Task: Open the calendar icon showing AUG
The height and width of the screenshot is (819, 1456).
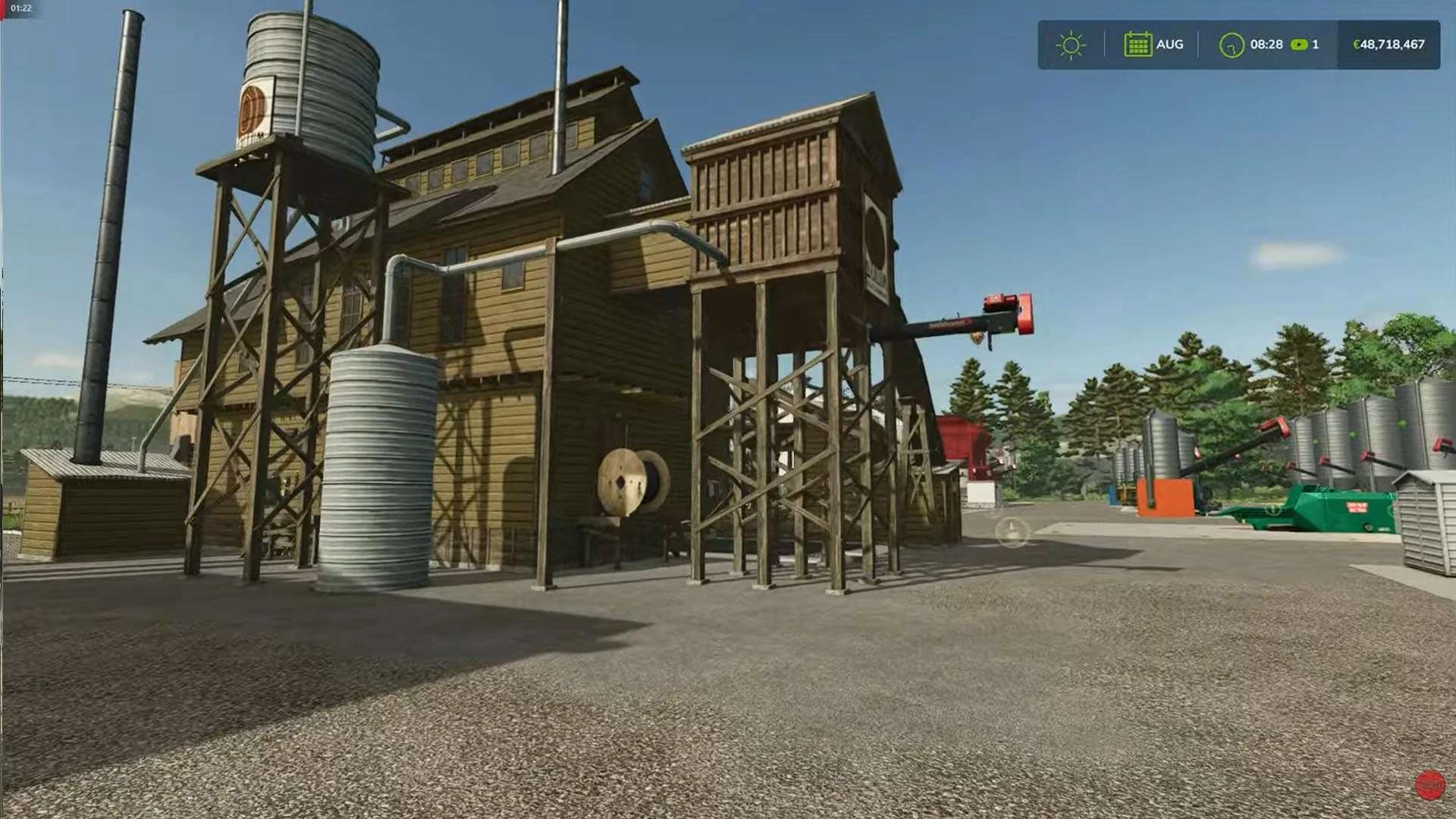Action: tap(1137, 45)
